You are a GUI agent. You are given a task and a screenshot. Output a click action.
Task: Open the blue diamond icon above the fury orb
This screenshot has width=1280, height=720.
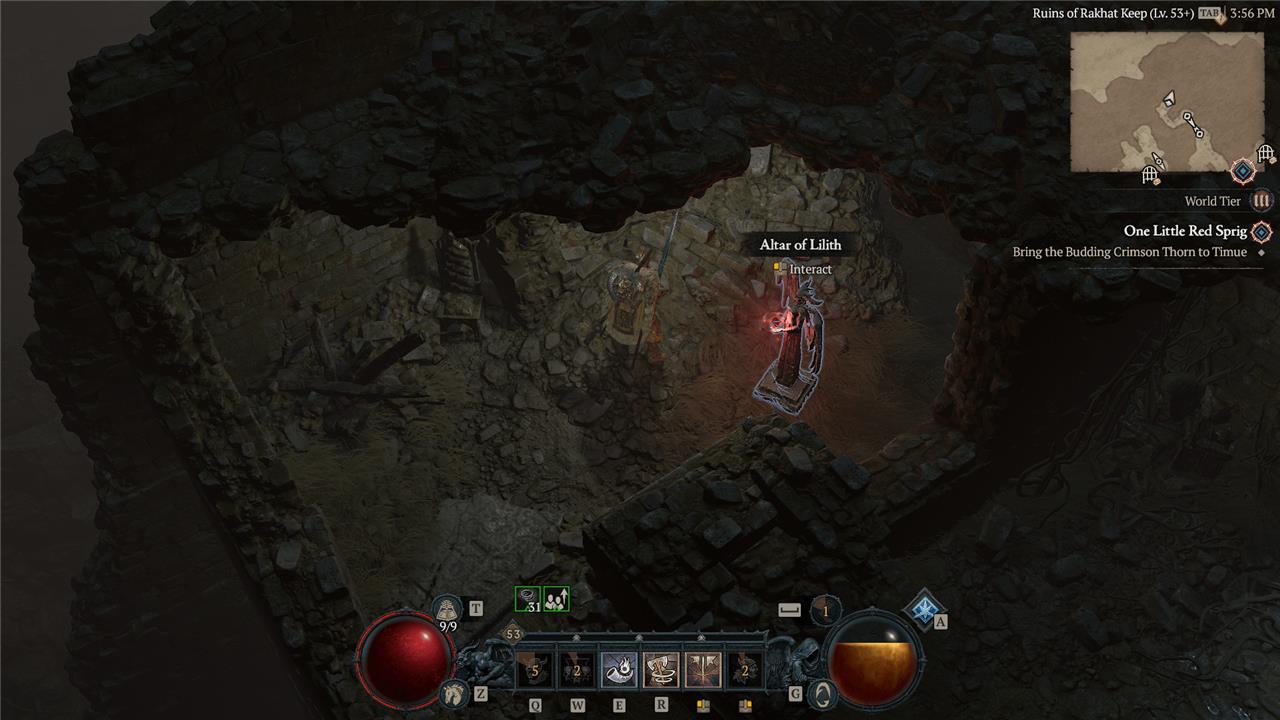(x=923, y=606)
